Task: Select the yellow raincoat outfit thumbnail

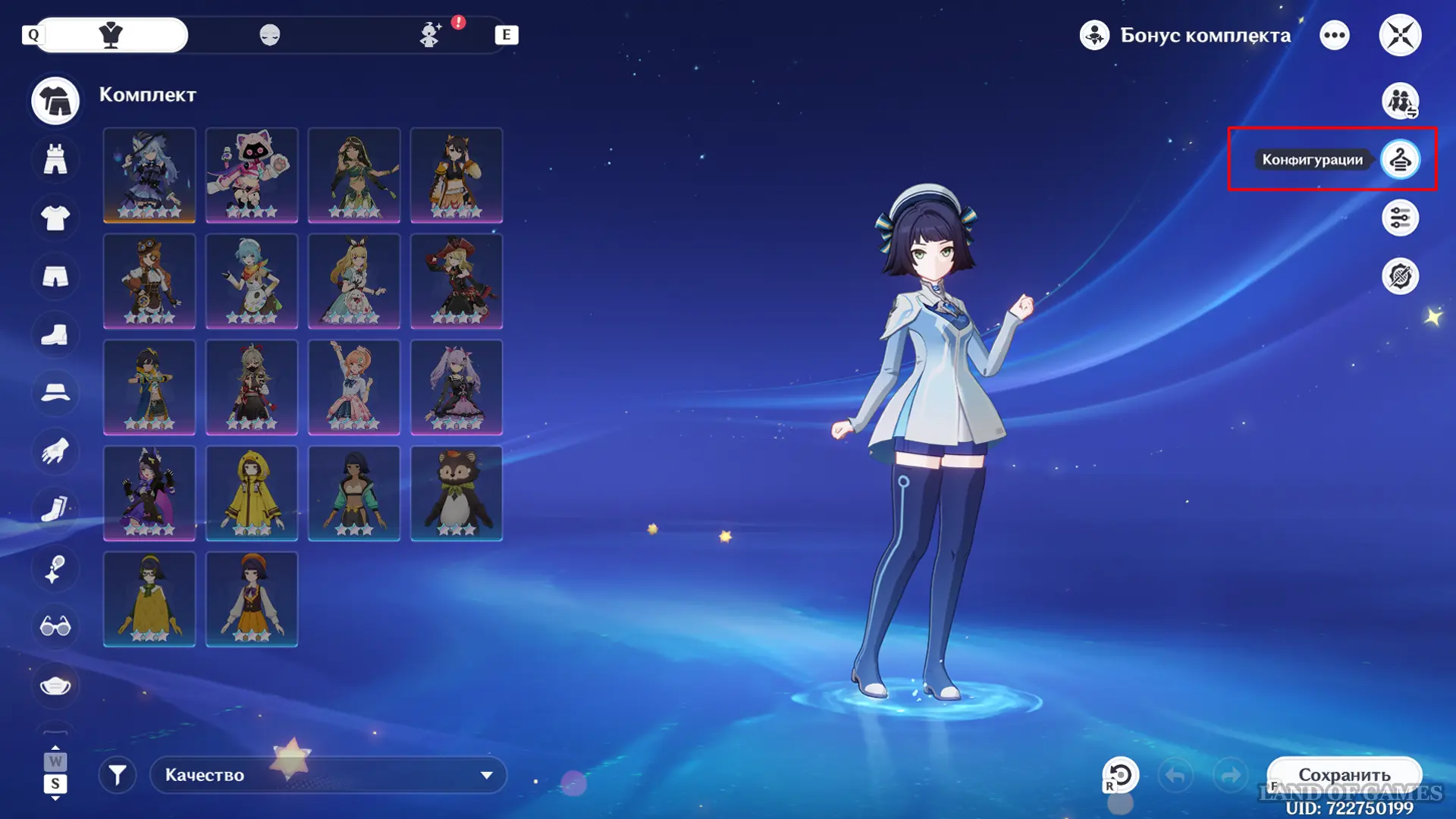Action: pos(252,493)
